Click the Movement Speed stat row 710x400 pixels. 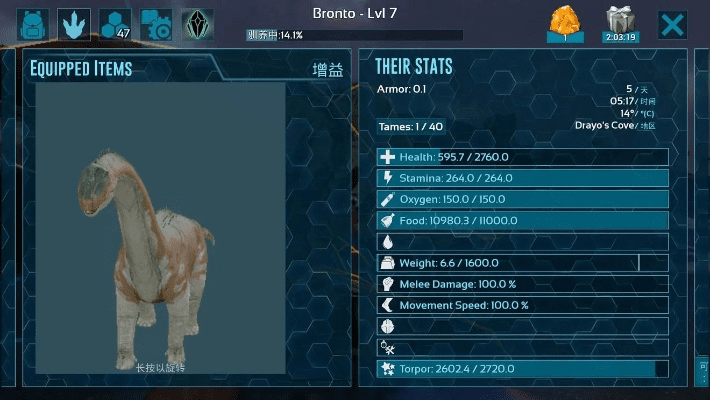[x=522, y=305]
